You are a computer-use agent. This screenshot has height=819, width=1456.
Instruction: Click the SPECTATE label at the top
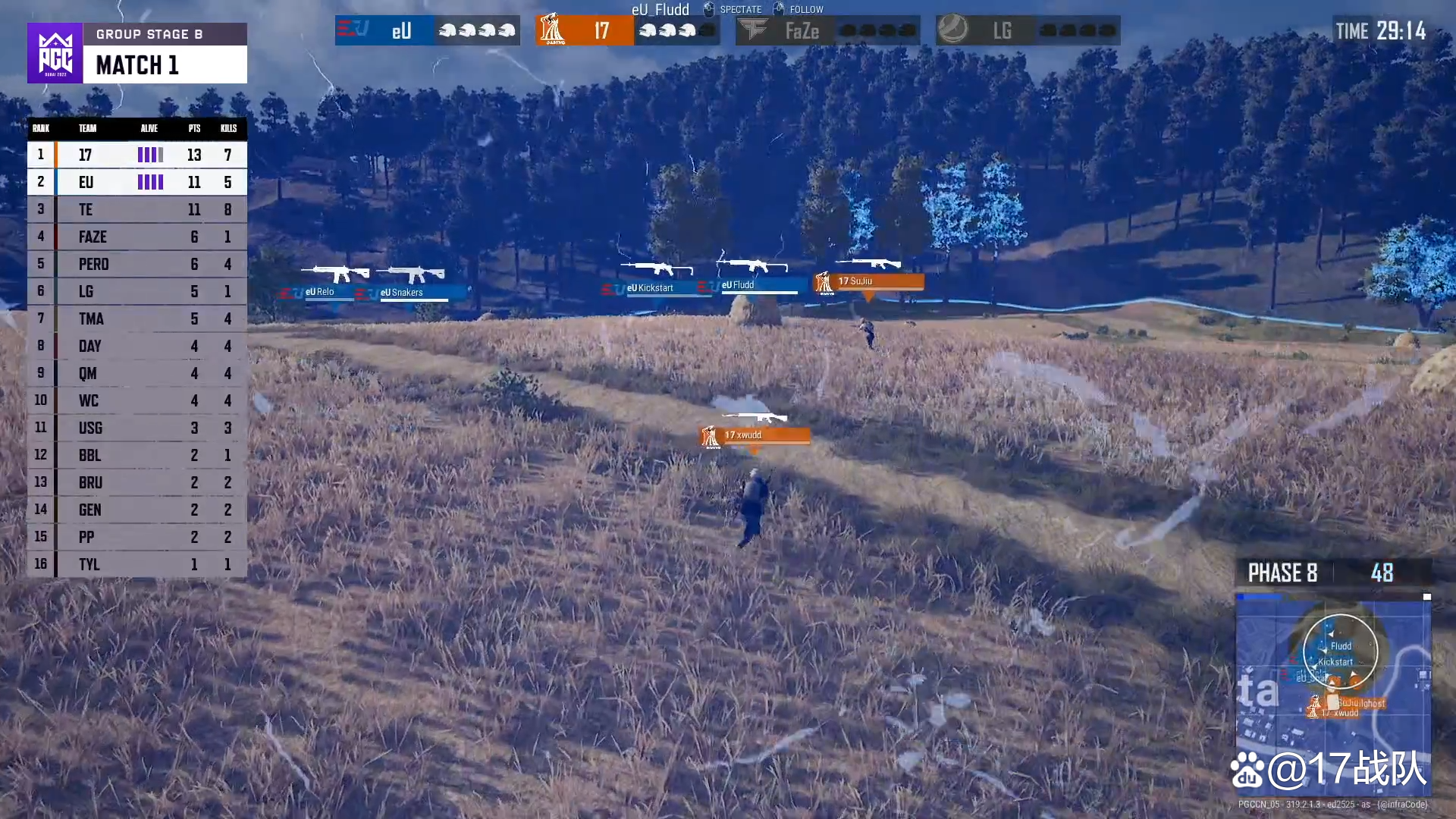(740, 10)
